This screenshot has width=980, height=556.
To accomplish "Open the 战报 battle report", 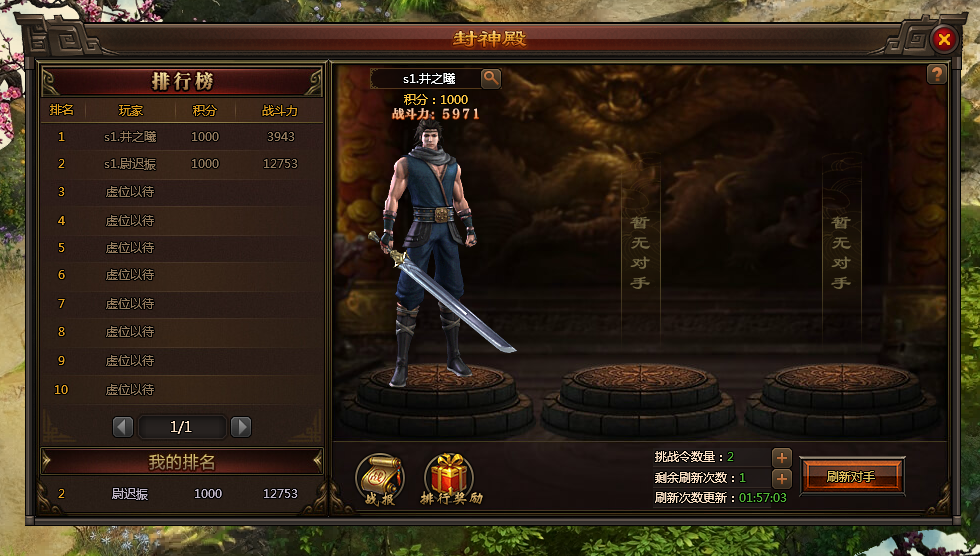I will tap(380, 478).
